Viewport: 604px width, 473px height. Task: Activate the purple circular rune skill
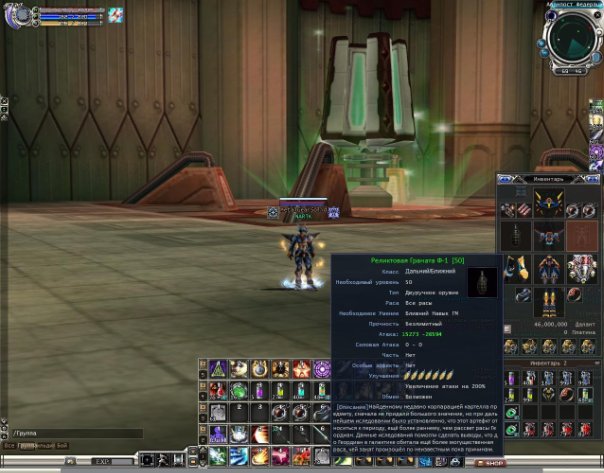[322, 369]
